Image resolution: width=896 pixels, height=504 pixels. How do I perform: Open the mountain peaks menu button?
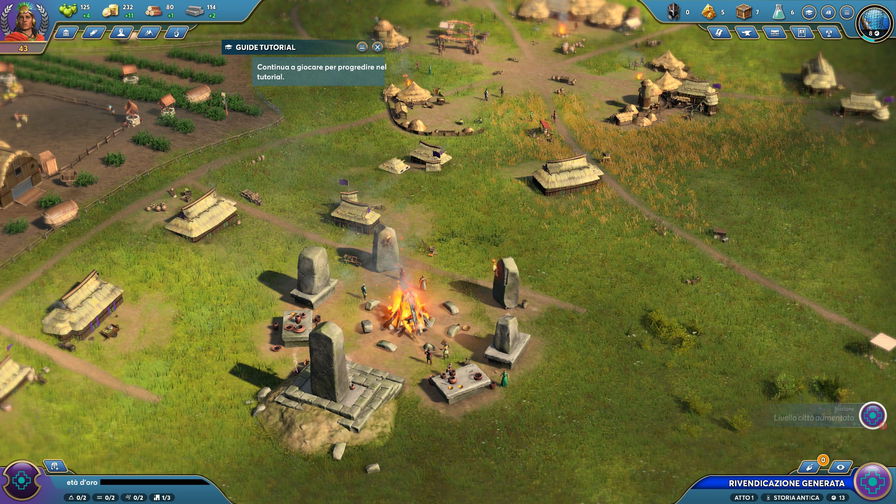click(x=149, y=32)
